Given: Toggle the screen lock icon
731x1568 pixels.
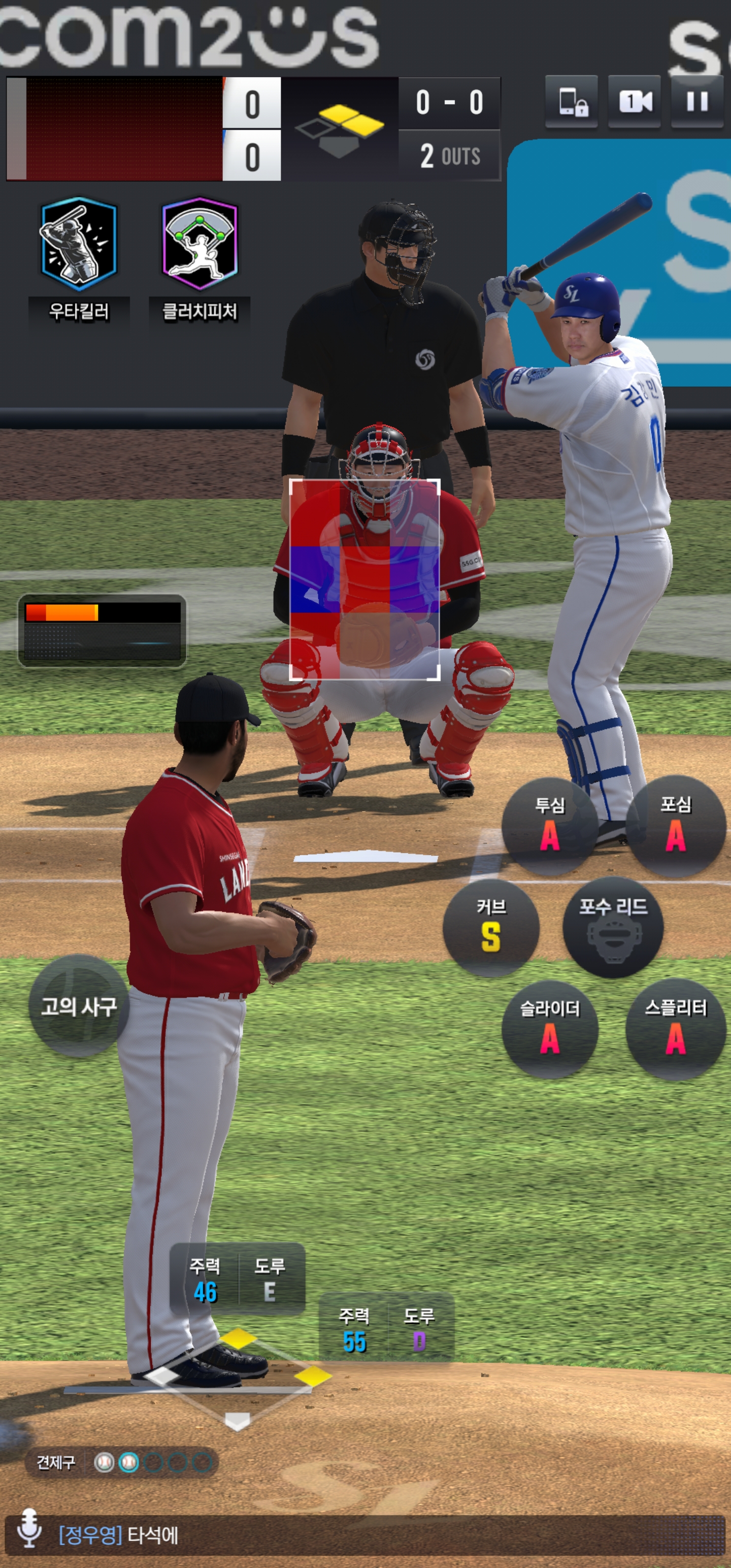Looking at the screenshot, I should pos(571,102).
